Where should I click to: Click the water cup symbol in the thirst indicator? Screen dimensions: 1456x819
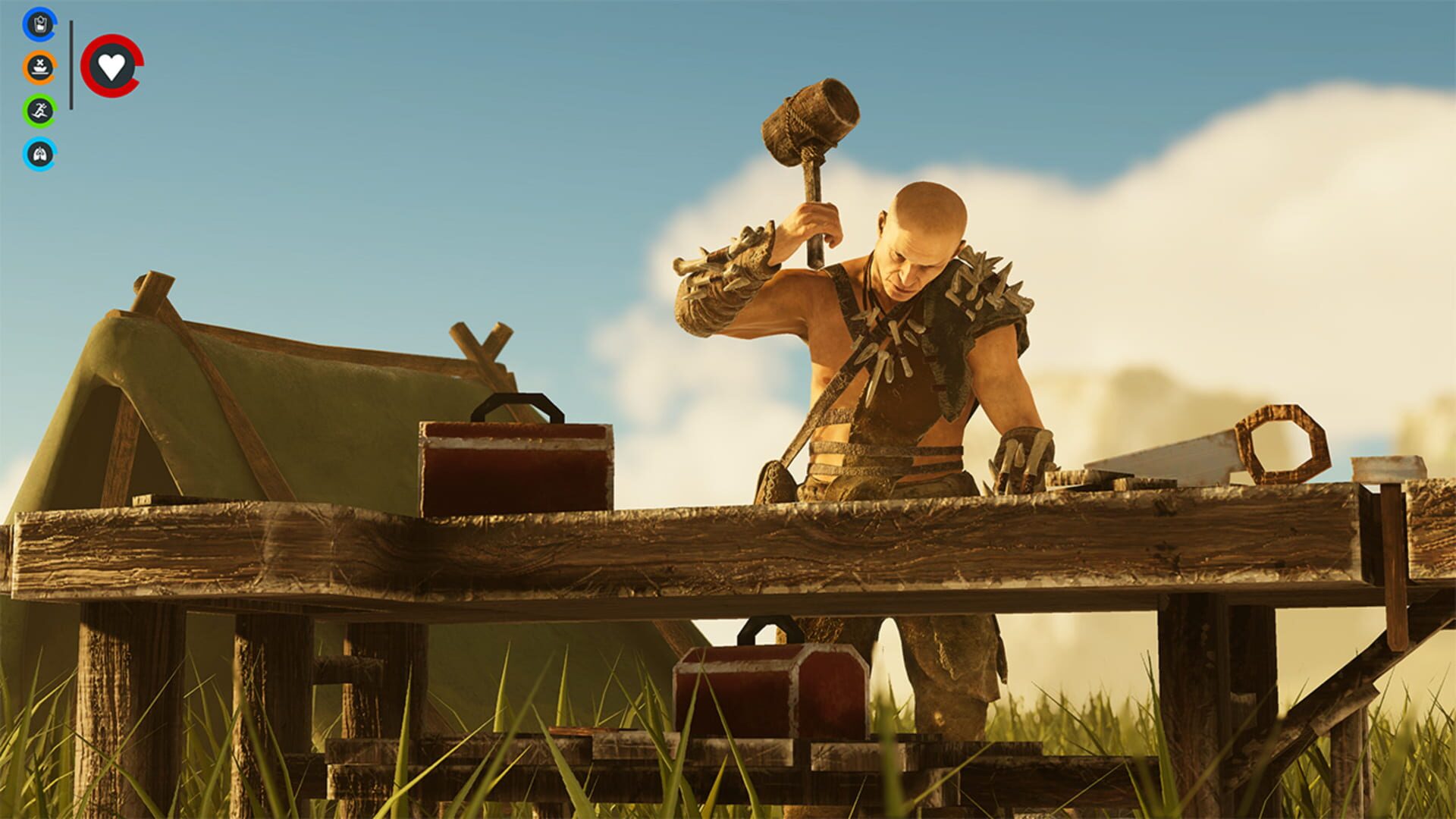(39, 24)
